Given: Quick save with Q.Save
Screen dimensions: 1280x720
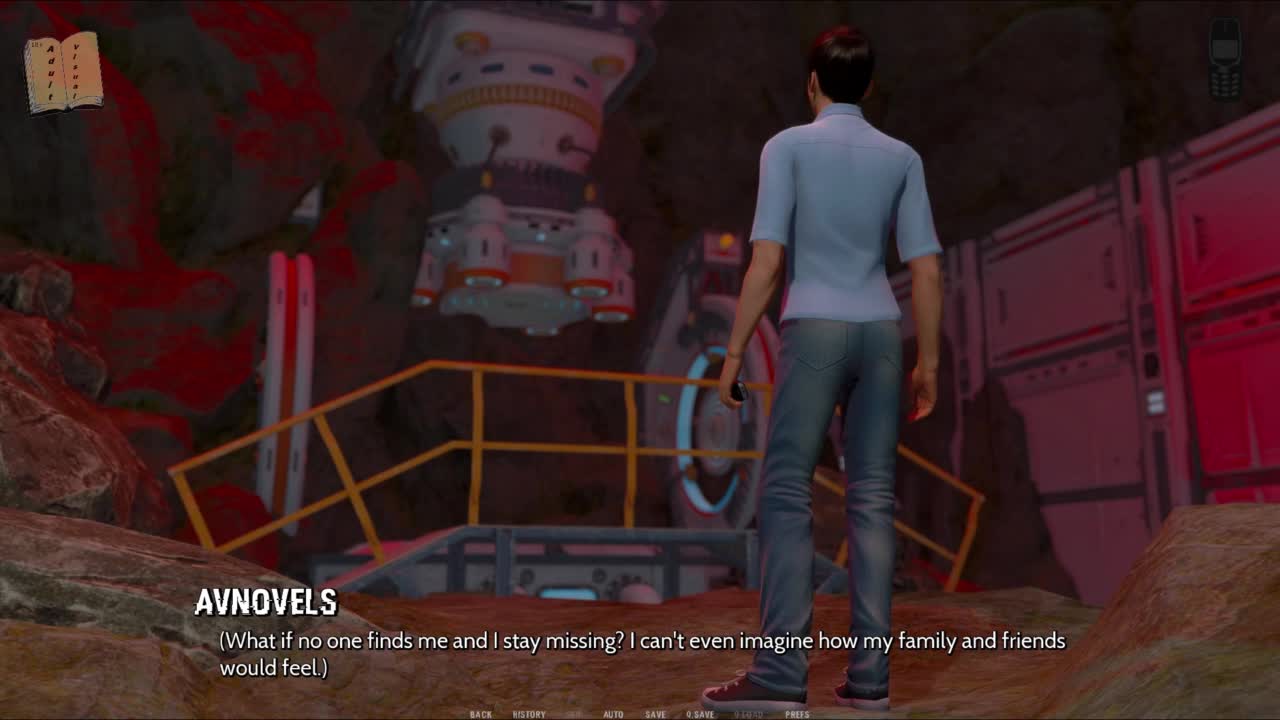Looking at the screenshot, I should pos(700,714).
